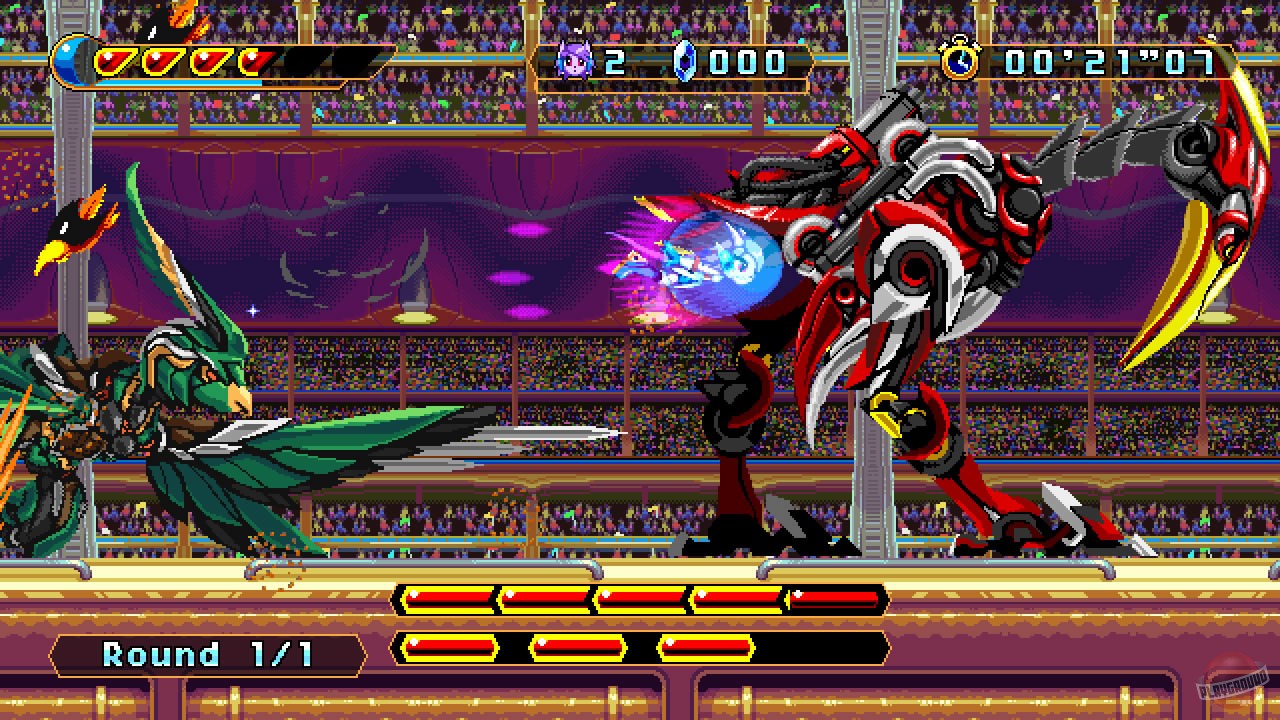The height and width of the screenshot is (720, 1280).
Task: Click the golden stopwatch timer icon
Action: tap(959, 62)
